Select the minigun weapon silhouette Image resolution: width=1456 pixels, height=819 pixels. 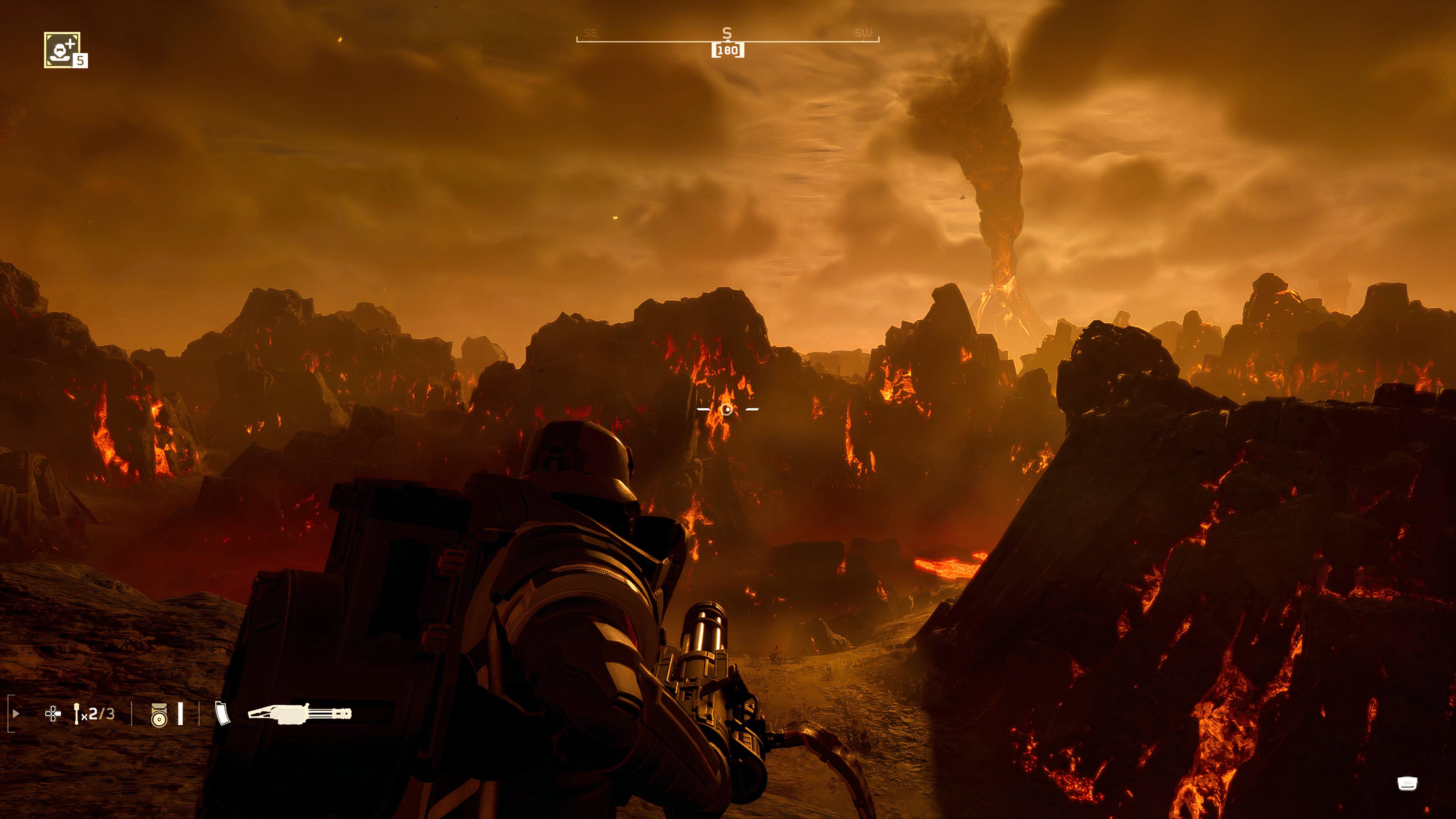coord(300,714)
